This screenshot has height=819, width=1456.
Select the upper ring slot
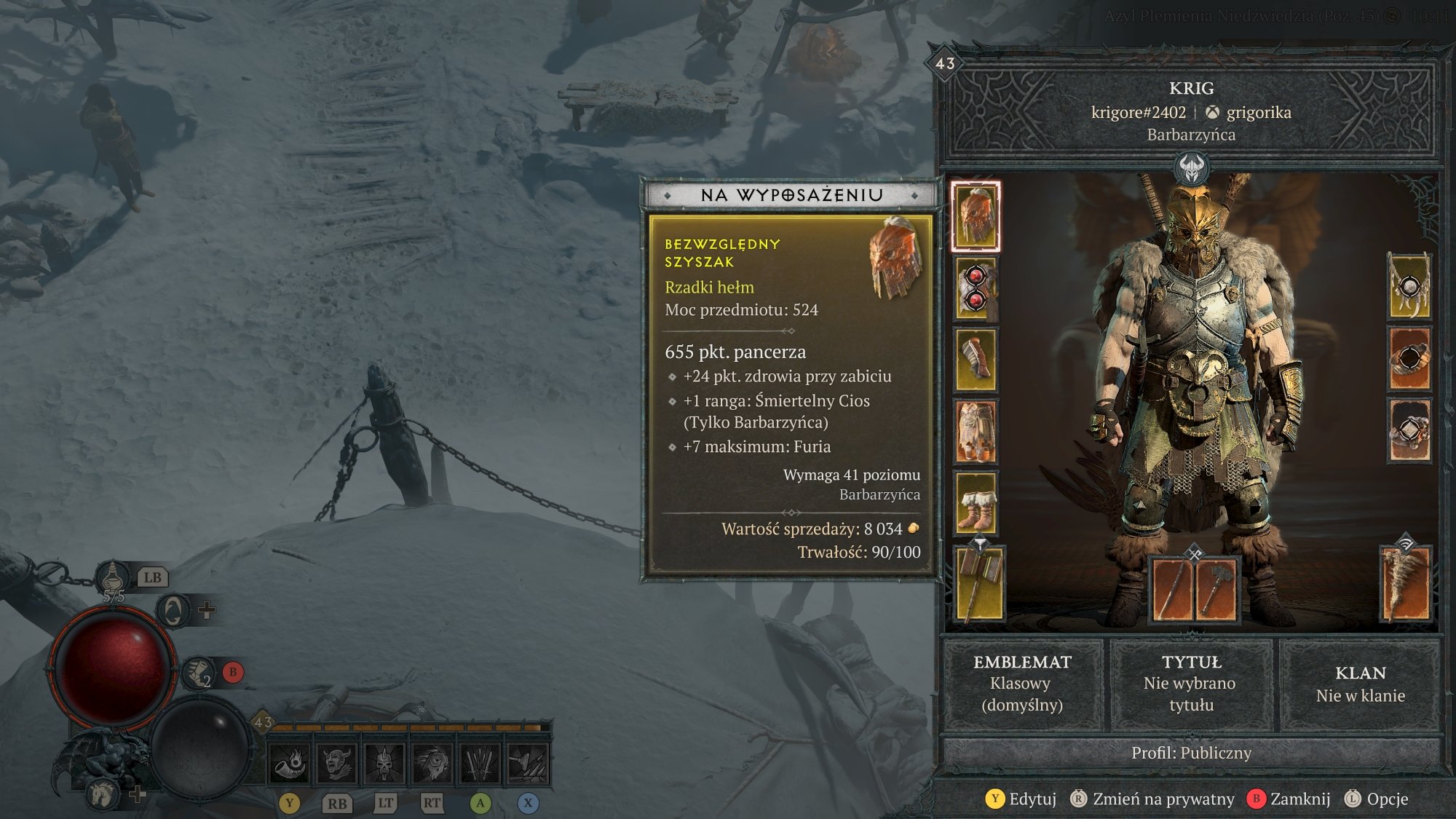[1409, 358]
